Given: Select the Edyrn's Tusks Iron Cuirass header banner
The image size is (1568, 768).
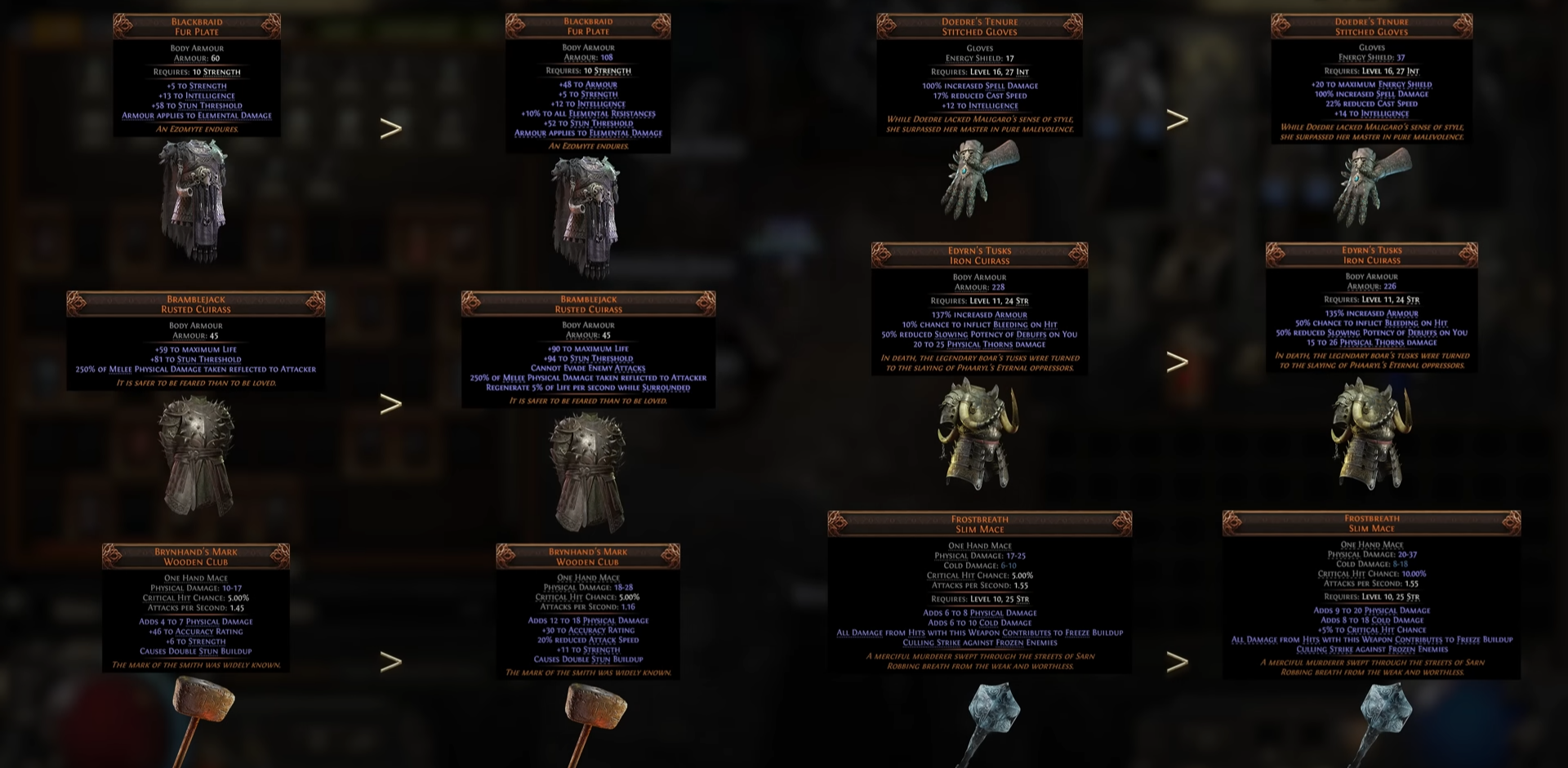Looking at the screenshot, I should pos(980,255).
